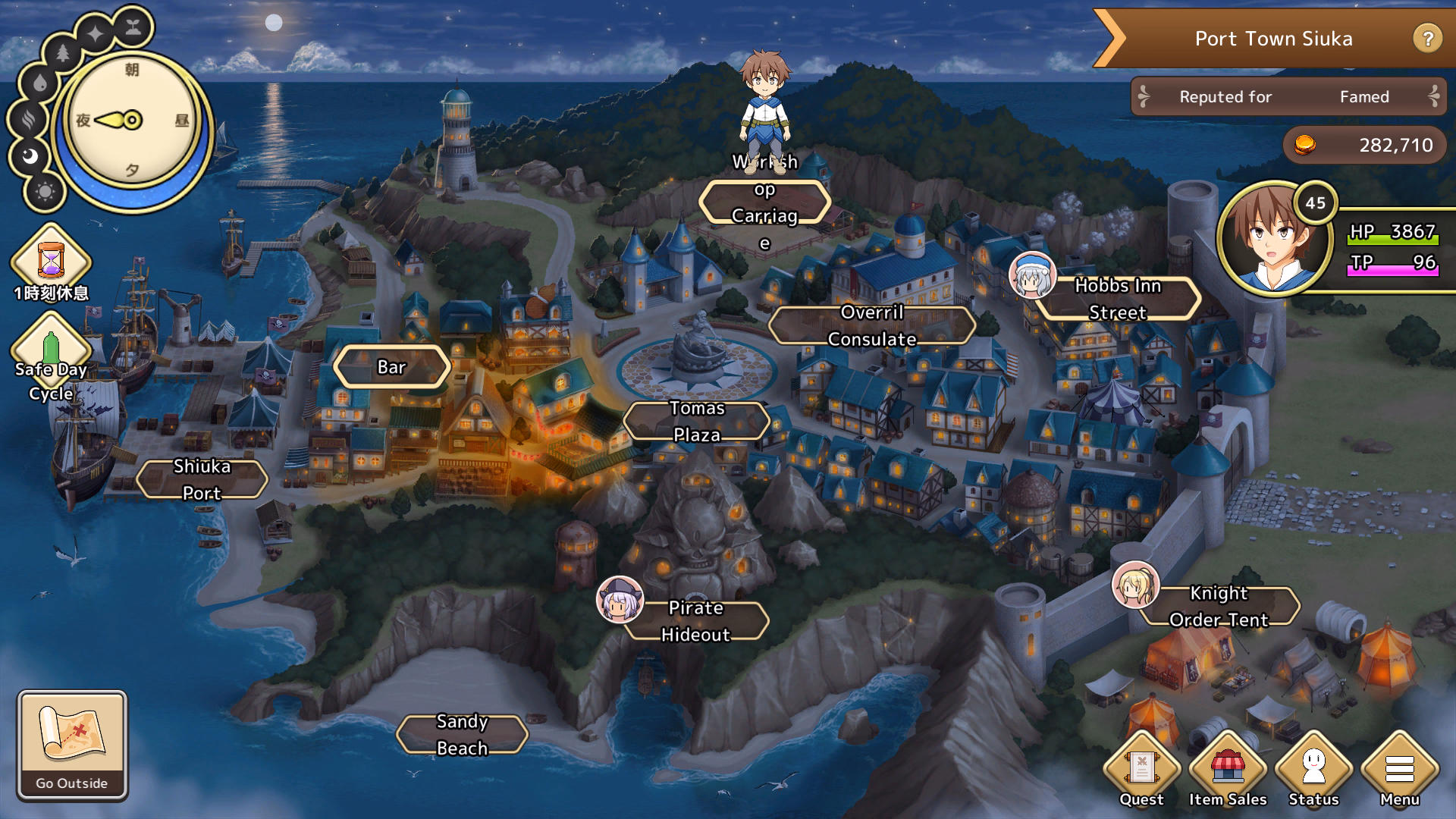
Task: Open the Quest log
Action: pos(1141,769)
